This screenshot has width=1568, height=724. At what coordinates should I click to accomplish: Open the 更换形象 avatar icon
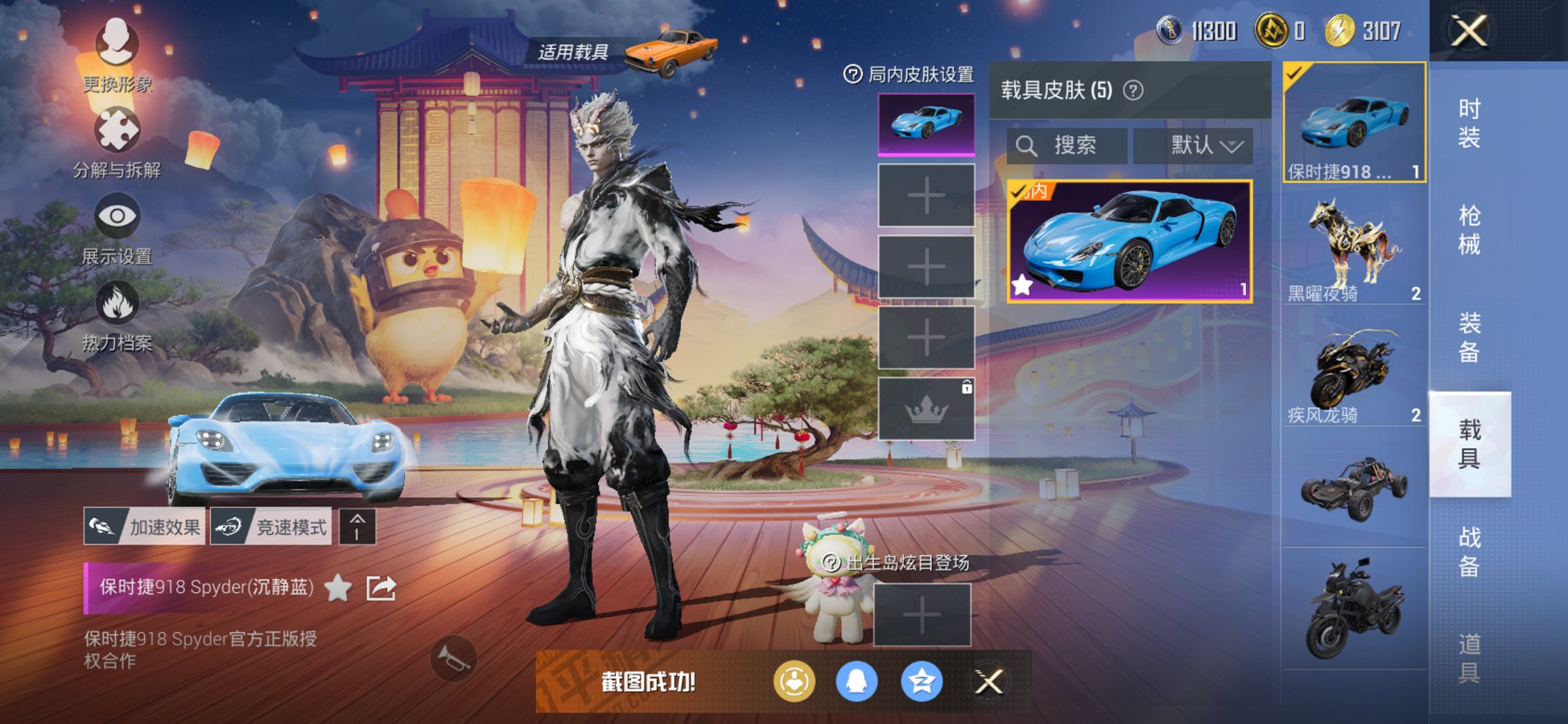pos(117,45)
